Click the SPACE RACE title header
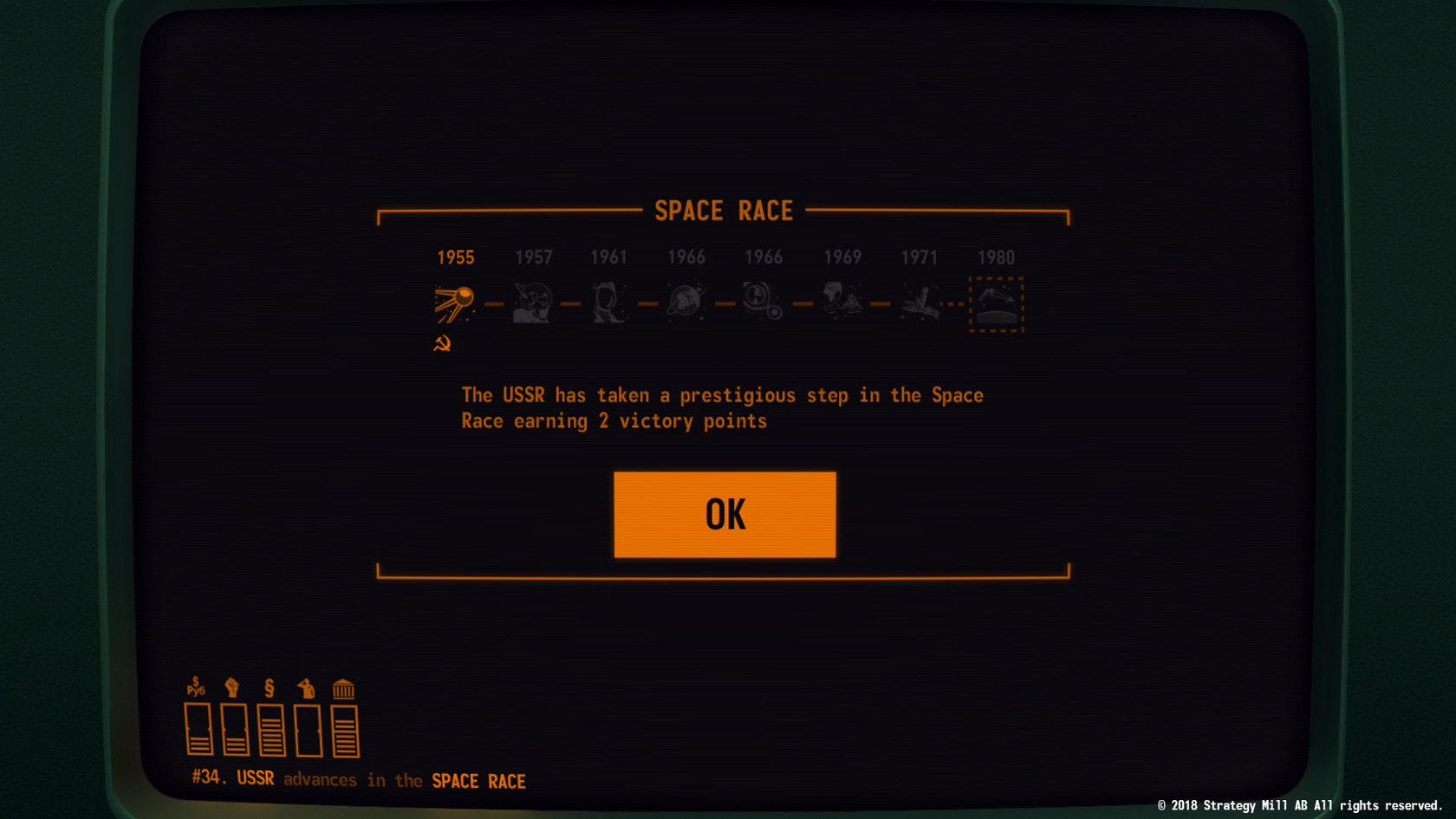The height and width of the screenshot is (819, 1456). [725, 211]
